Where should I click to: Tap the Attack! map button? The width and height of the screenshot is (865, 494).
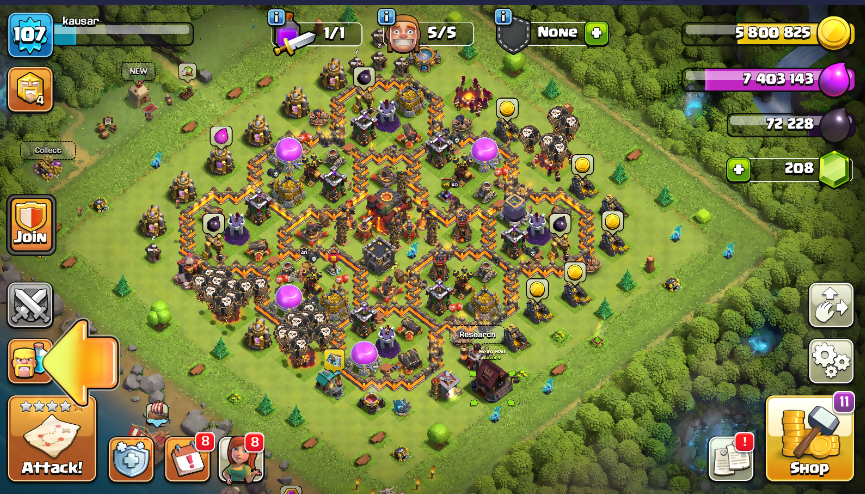click(x=52, y=438)
